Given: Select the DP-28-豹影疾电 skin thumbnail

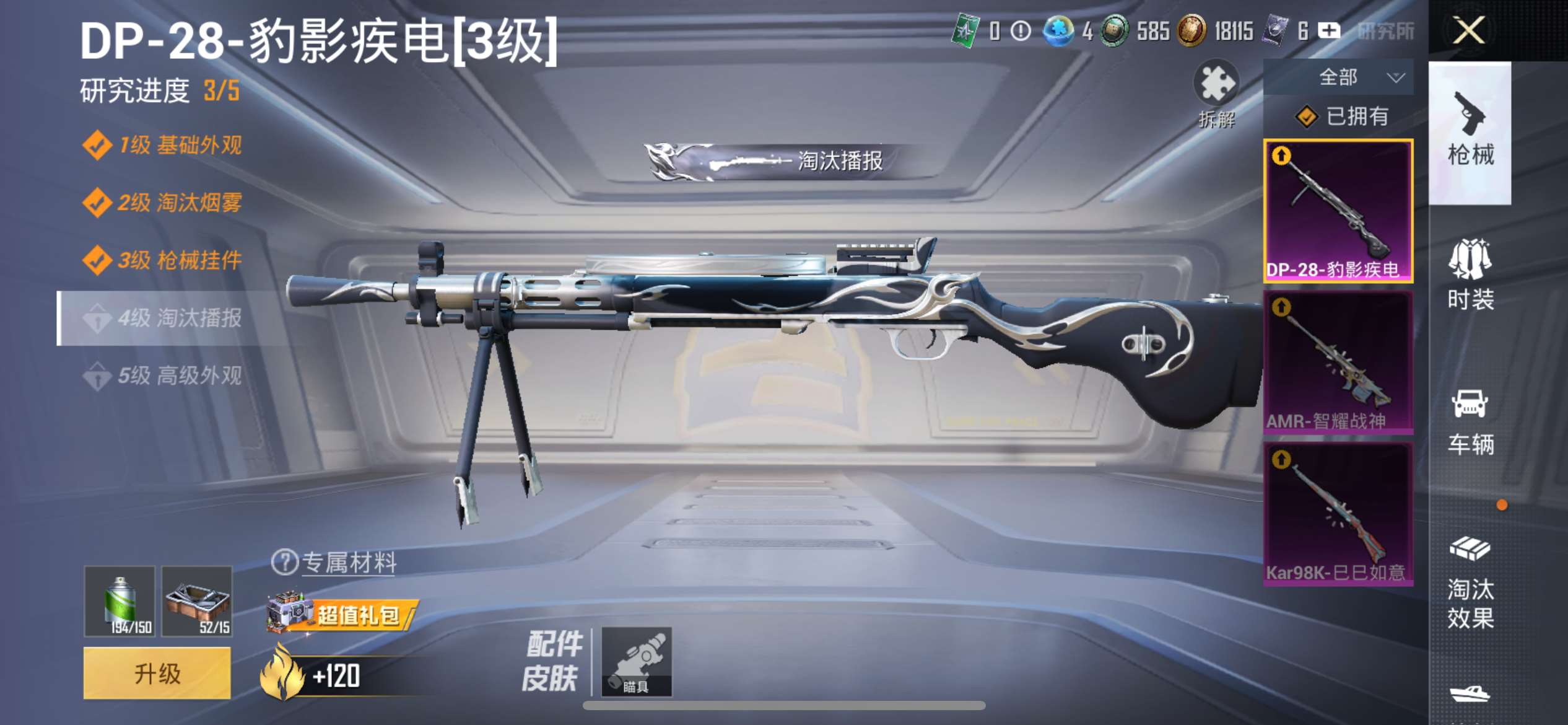Looking at the screenshot, I should 1338,211.
